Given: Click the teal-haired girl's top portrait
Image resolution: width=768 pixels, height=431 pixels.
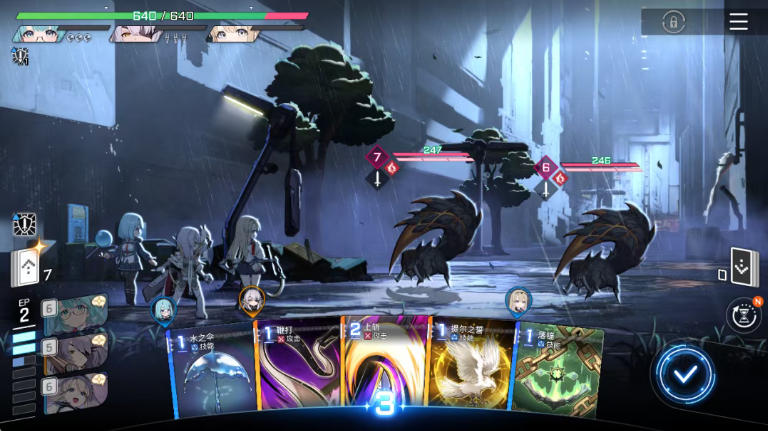Looking at the screenshot, I should (37, 34).
